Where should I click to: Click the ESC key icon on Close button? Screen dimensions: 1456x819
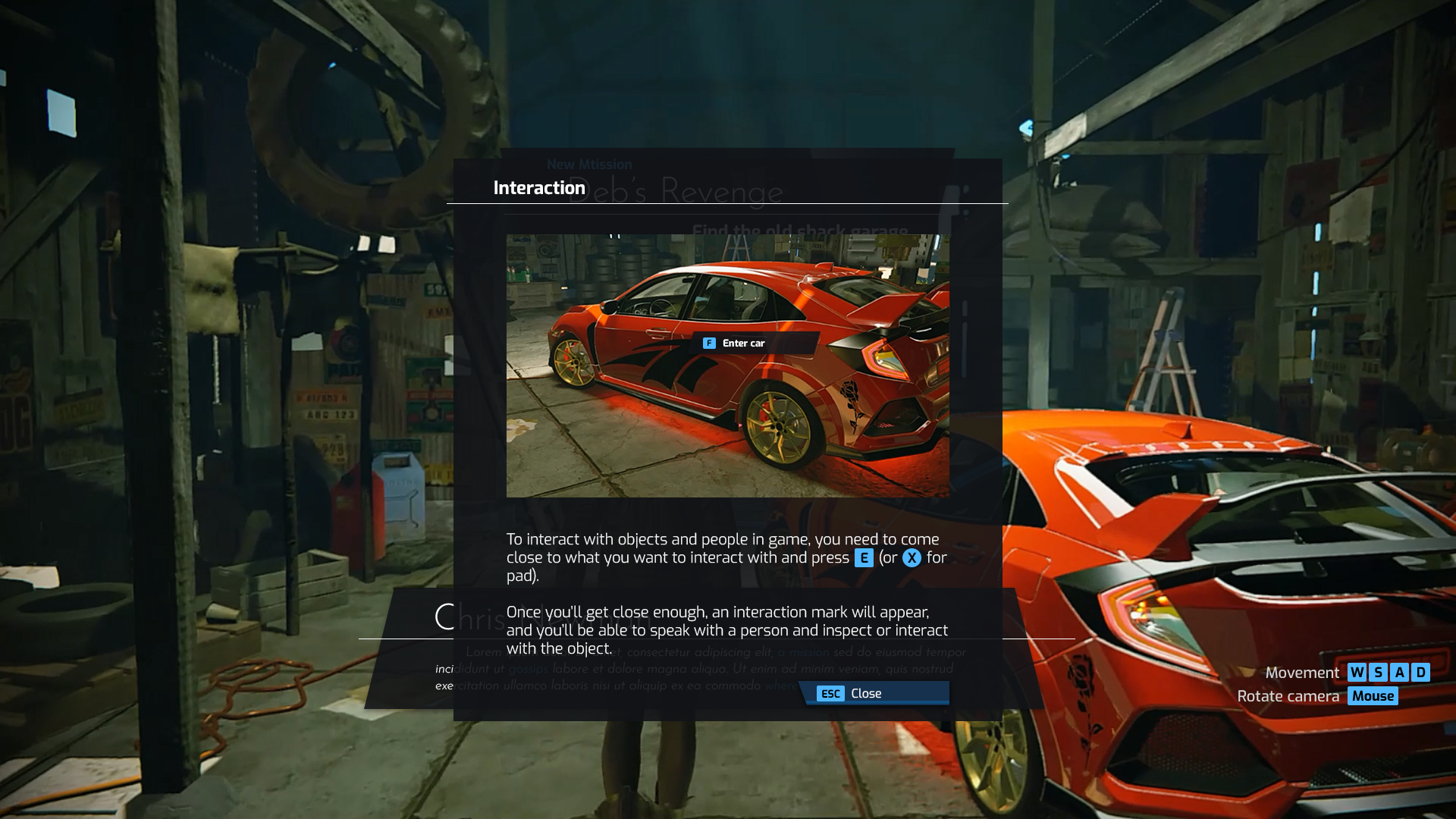coord(830,692)
